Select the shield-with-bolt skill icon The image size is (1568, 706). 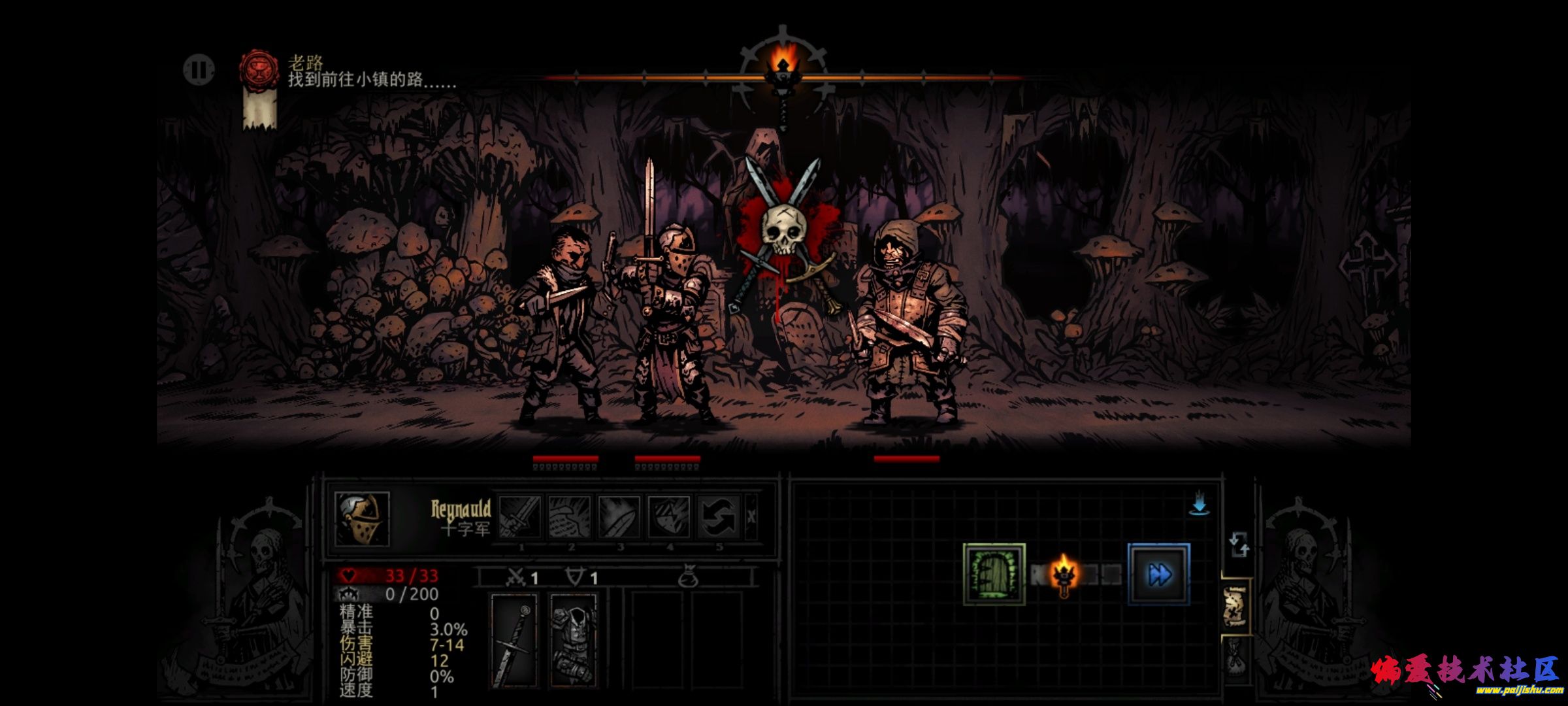tap(669, 516)
